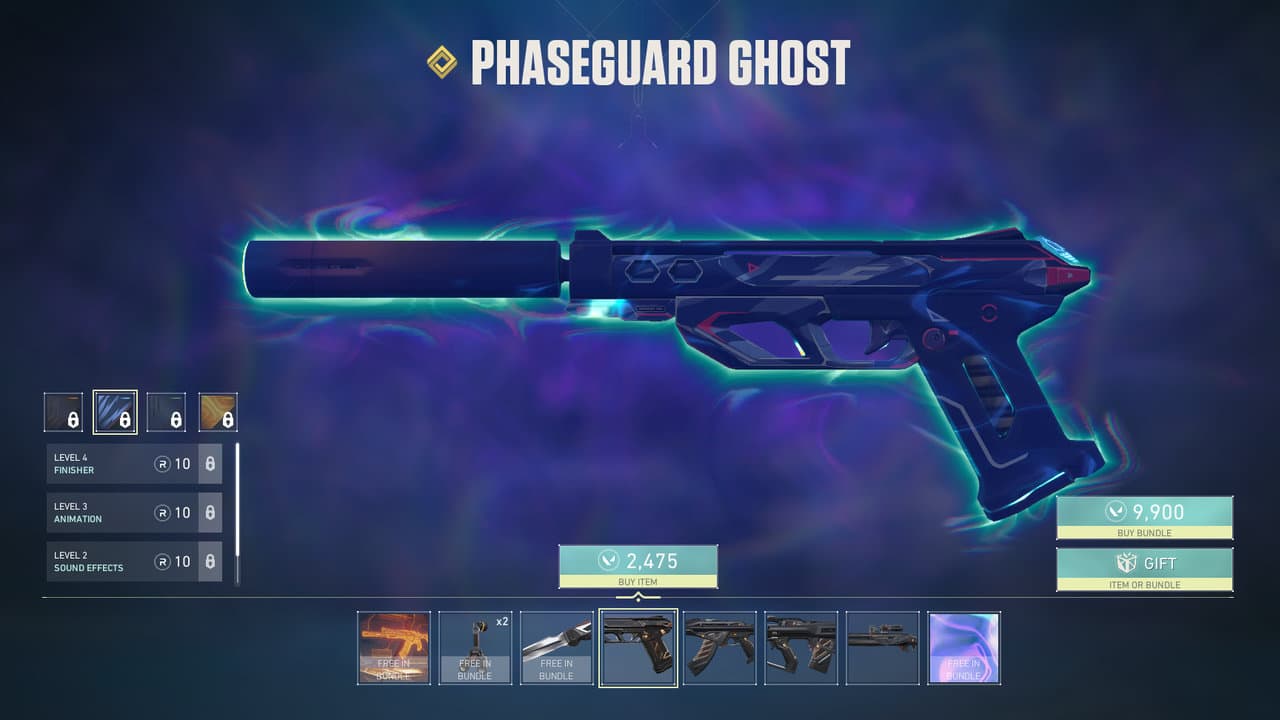
Task: Buy the item for 2,475 VP
Action: pyautogui.click(x=638, y=565)
